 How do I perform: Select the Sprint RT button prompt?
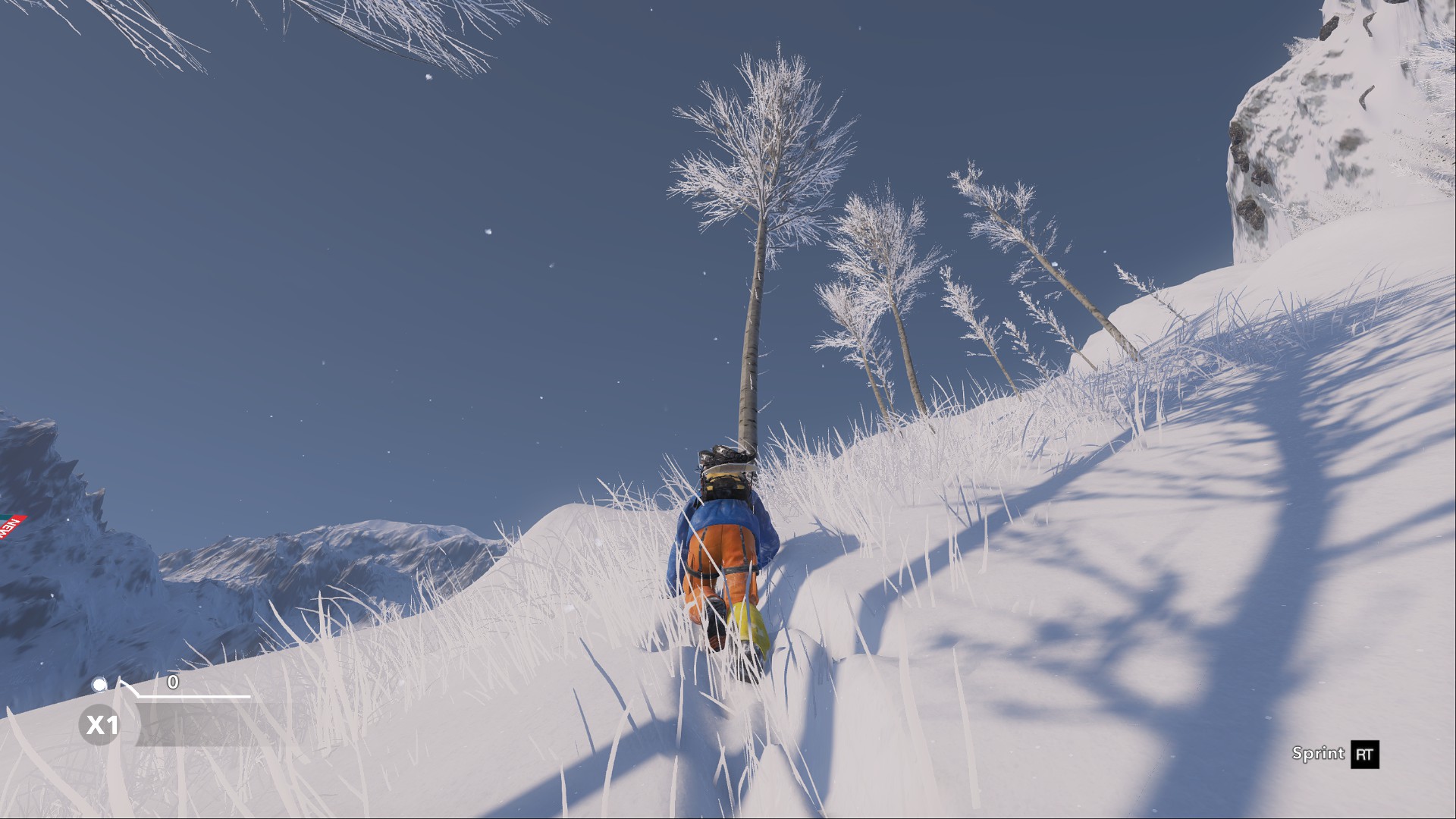point(1335,754)
